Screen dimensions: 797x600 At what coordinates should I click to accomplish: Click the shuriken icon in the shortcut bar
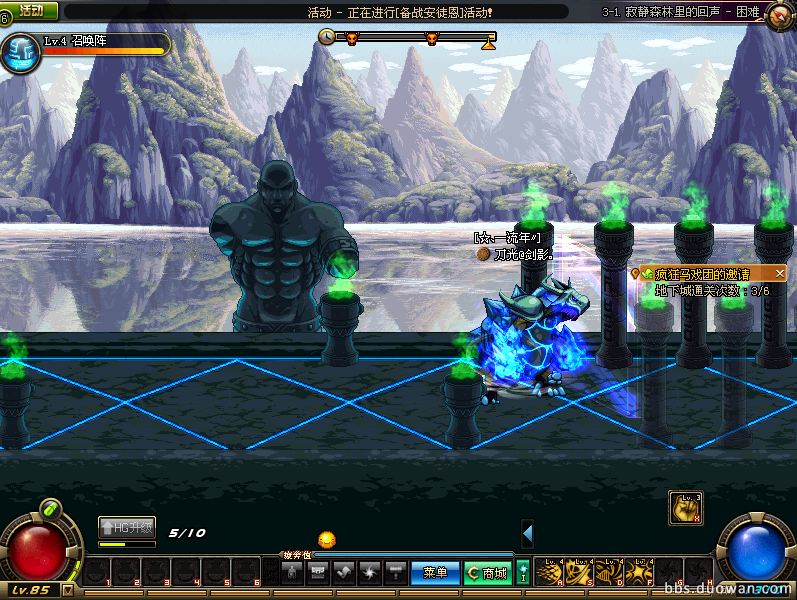[368, 572]
